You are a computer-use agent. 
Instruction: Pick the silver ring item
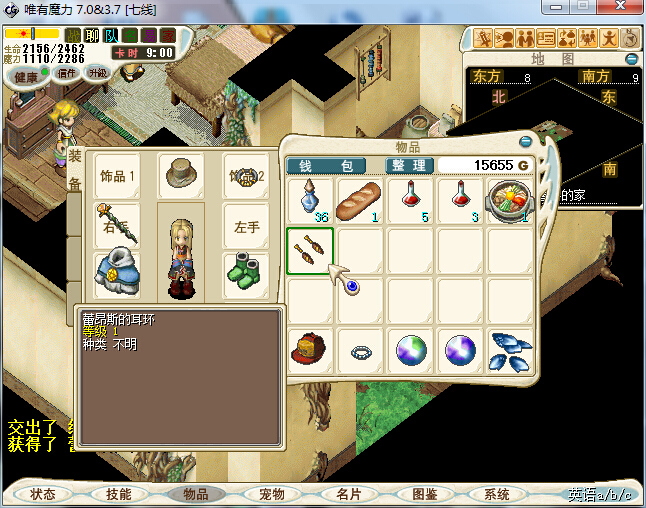click(361, 351)
